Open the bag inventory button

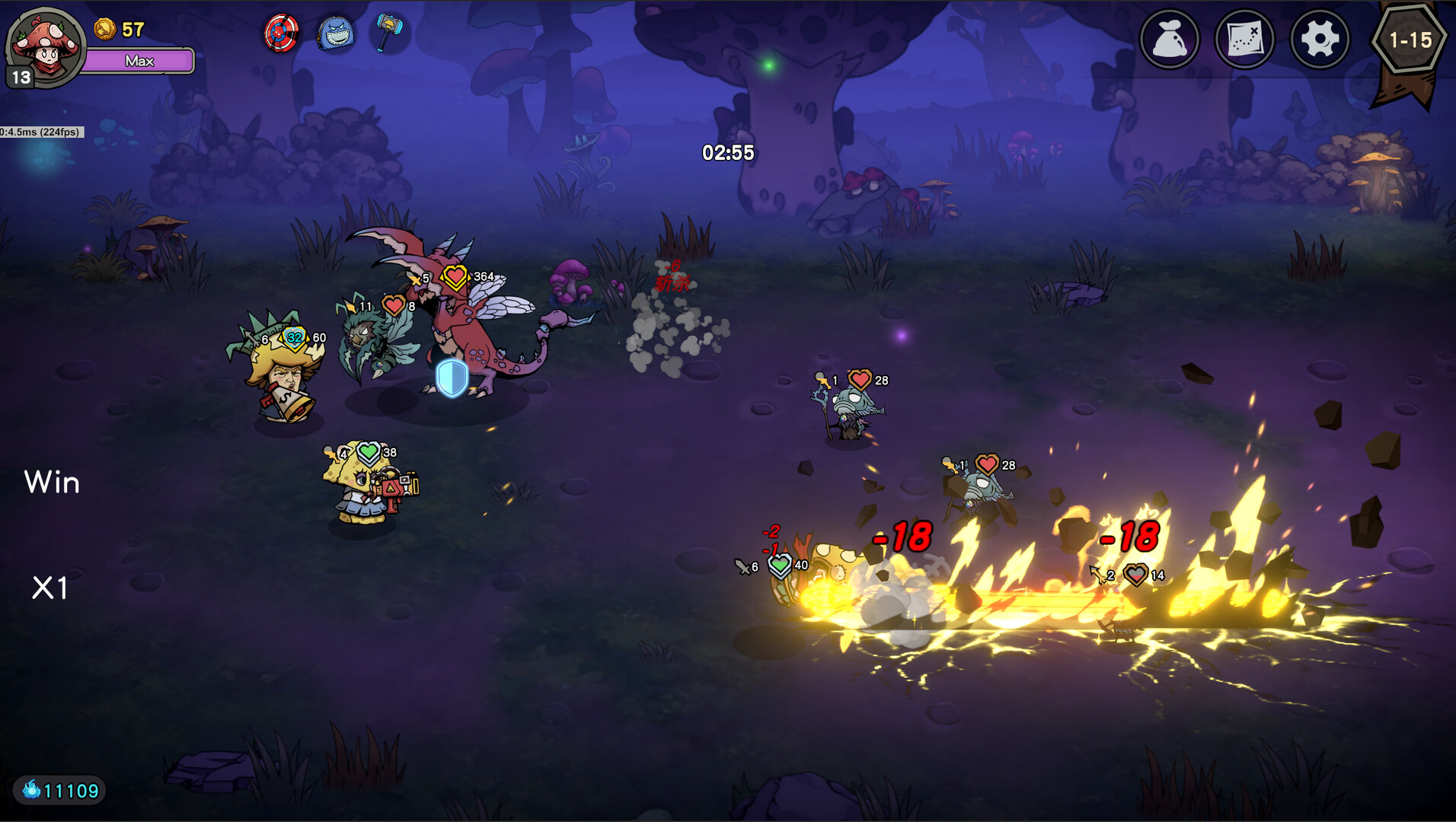click(x=1169, y=39)
